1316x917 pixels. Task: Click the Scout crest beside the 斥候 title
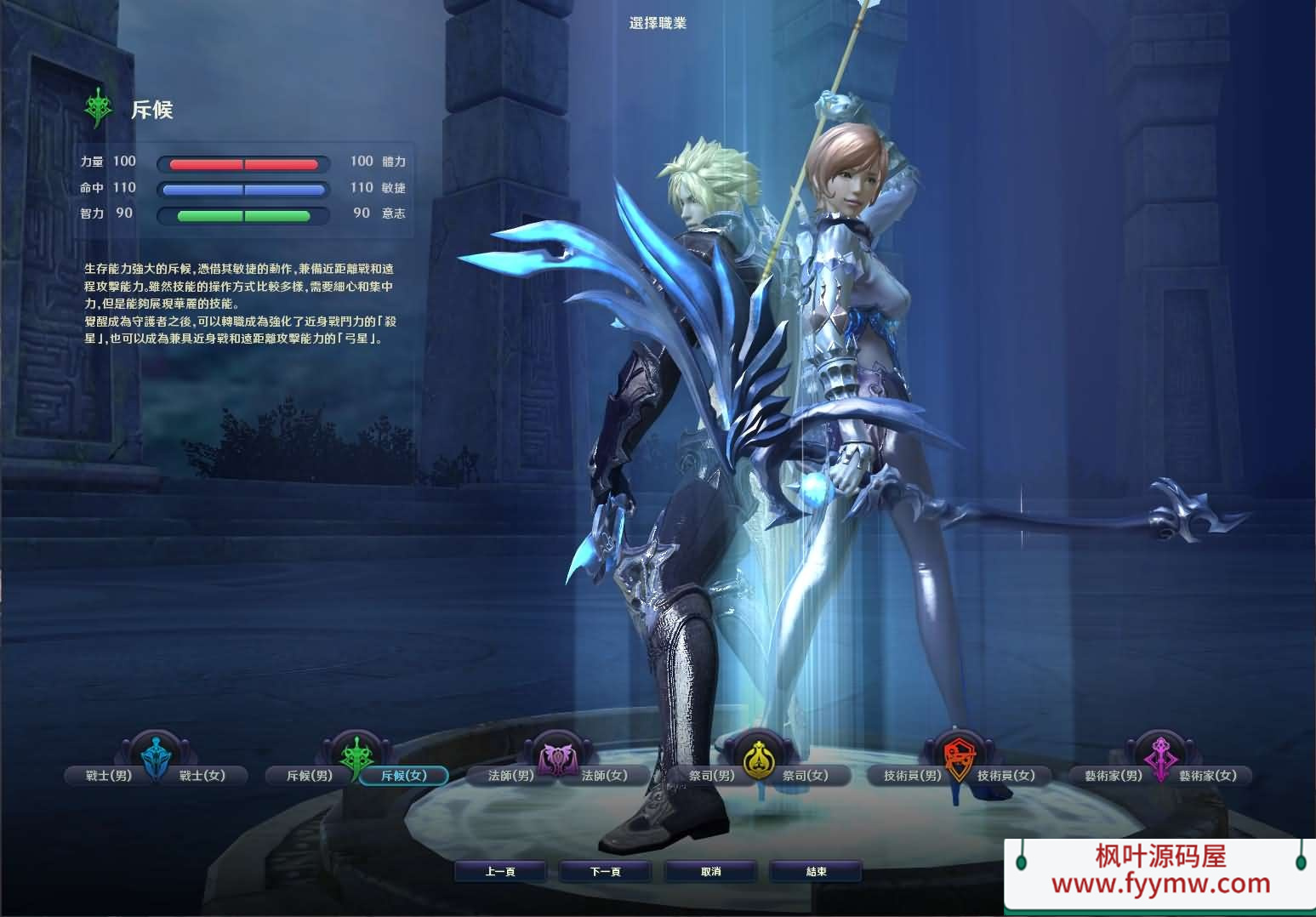[x=98, y=107]
